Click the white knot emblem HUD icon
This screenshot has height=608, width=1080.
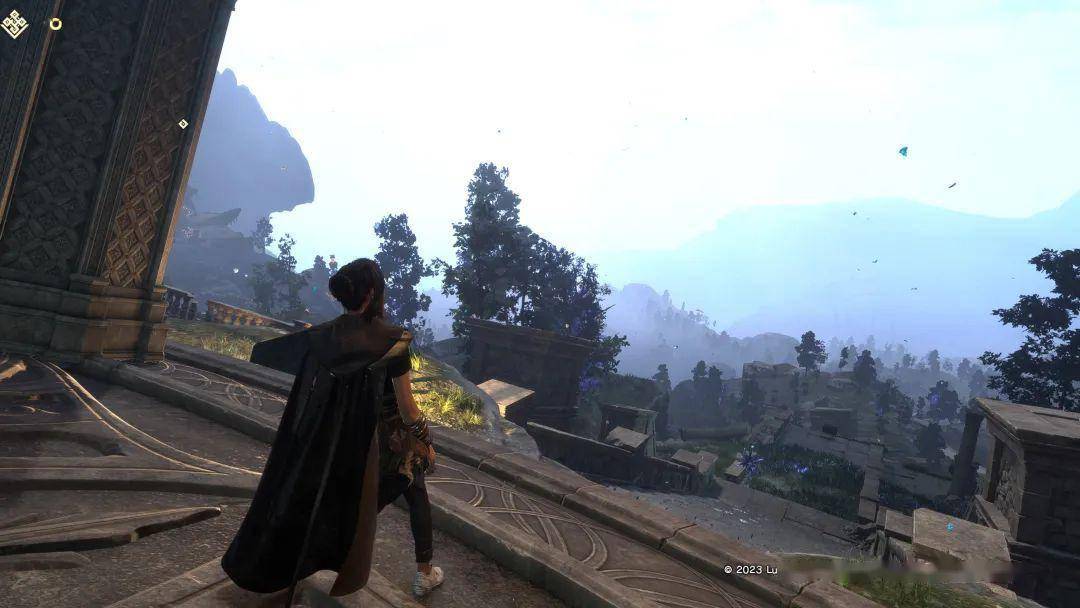coord(15,23)
